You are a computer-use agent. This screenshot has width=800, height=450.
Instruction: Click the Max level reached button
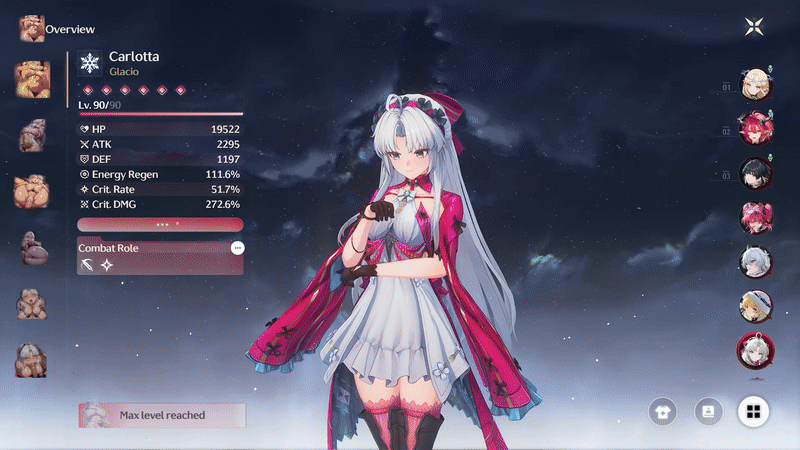(x=162, y=415)
